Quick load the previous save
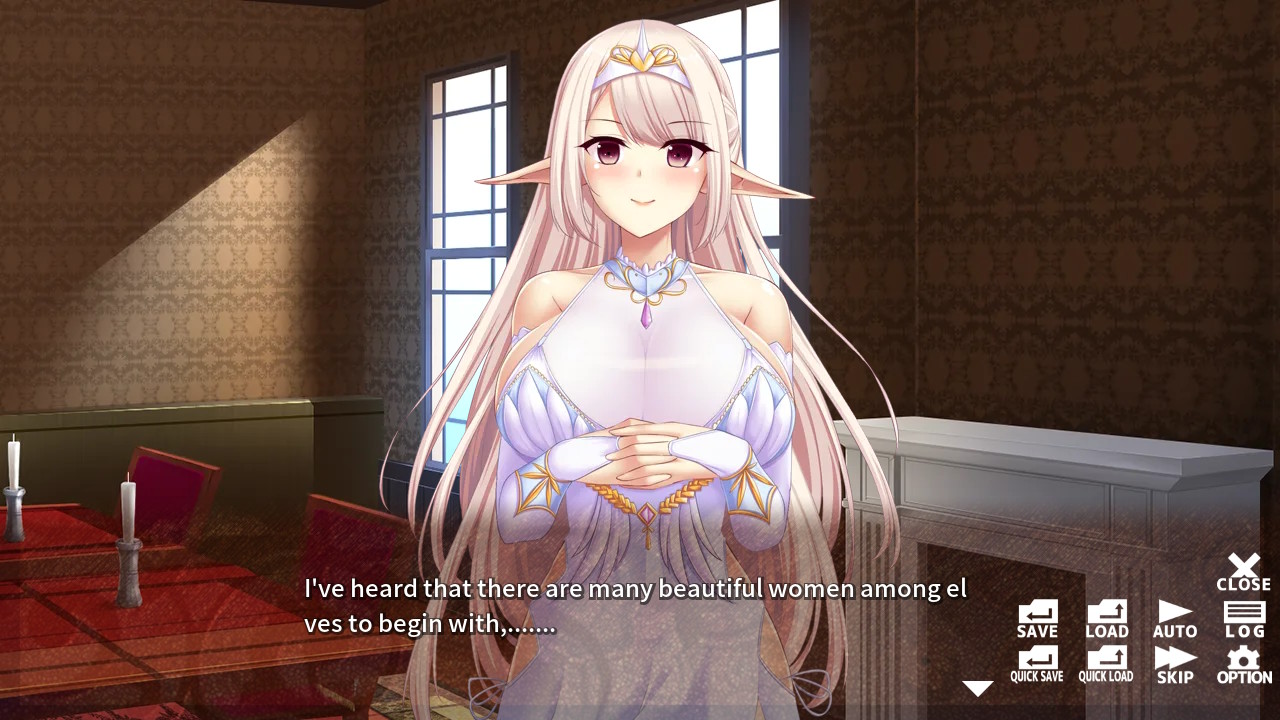The image size is (1280, 720). tap(1106, 659)
